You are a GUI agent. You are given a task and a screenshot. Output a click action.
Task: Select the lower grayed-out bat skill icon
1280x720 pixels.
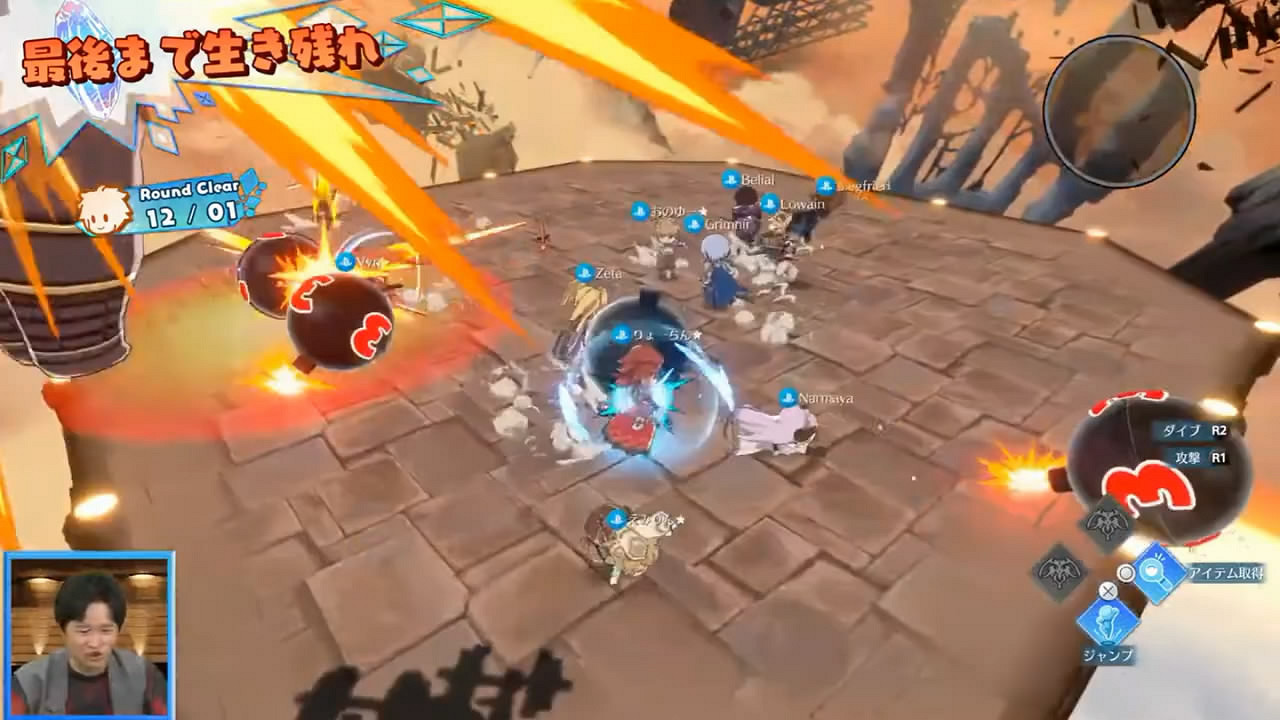pyautogui.click(x=1060, y=571)
